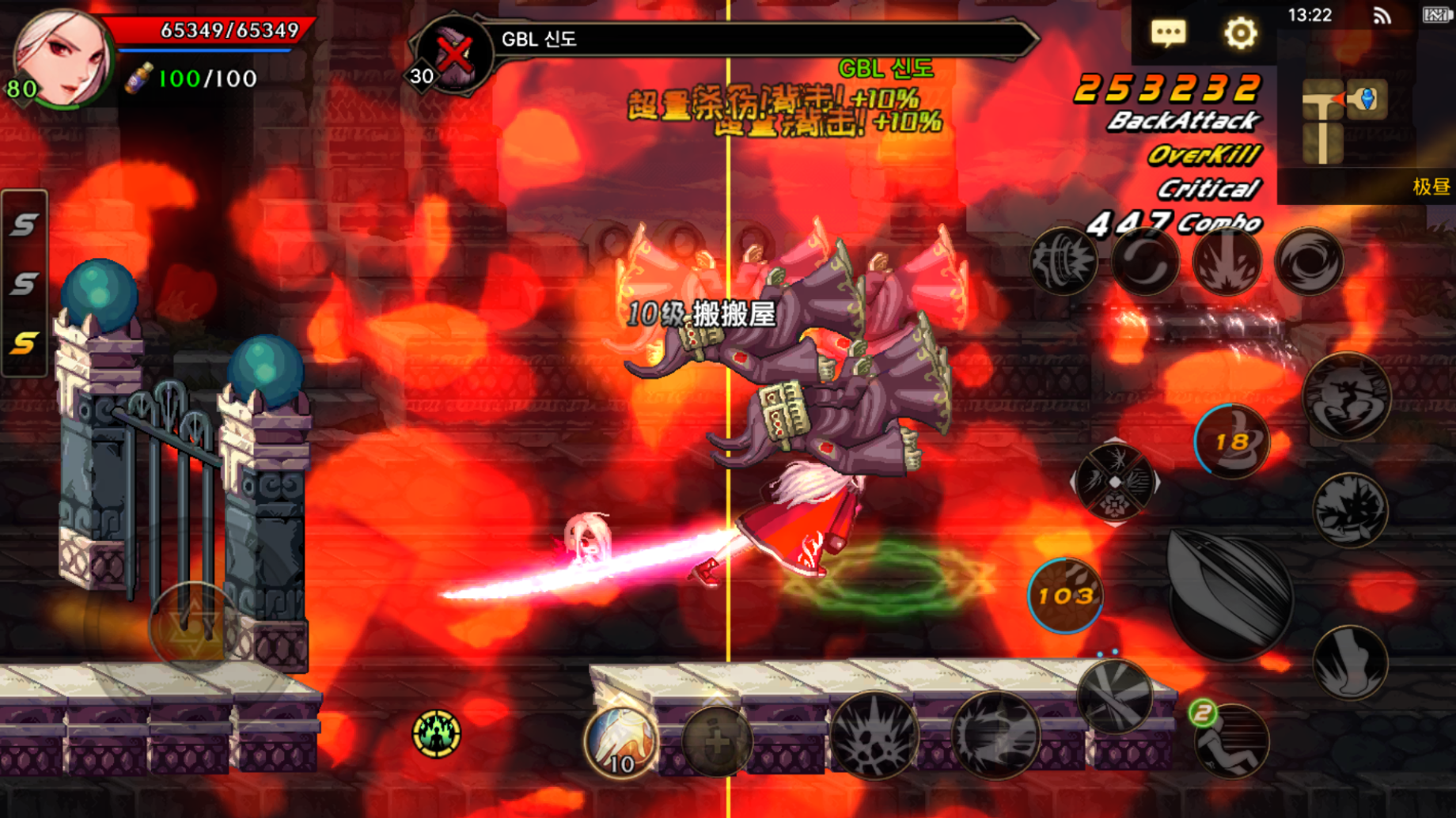
Task: Use the main sword slash attack button
Action: pyautogui.click(x=1229, y=595)
